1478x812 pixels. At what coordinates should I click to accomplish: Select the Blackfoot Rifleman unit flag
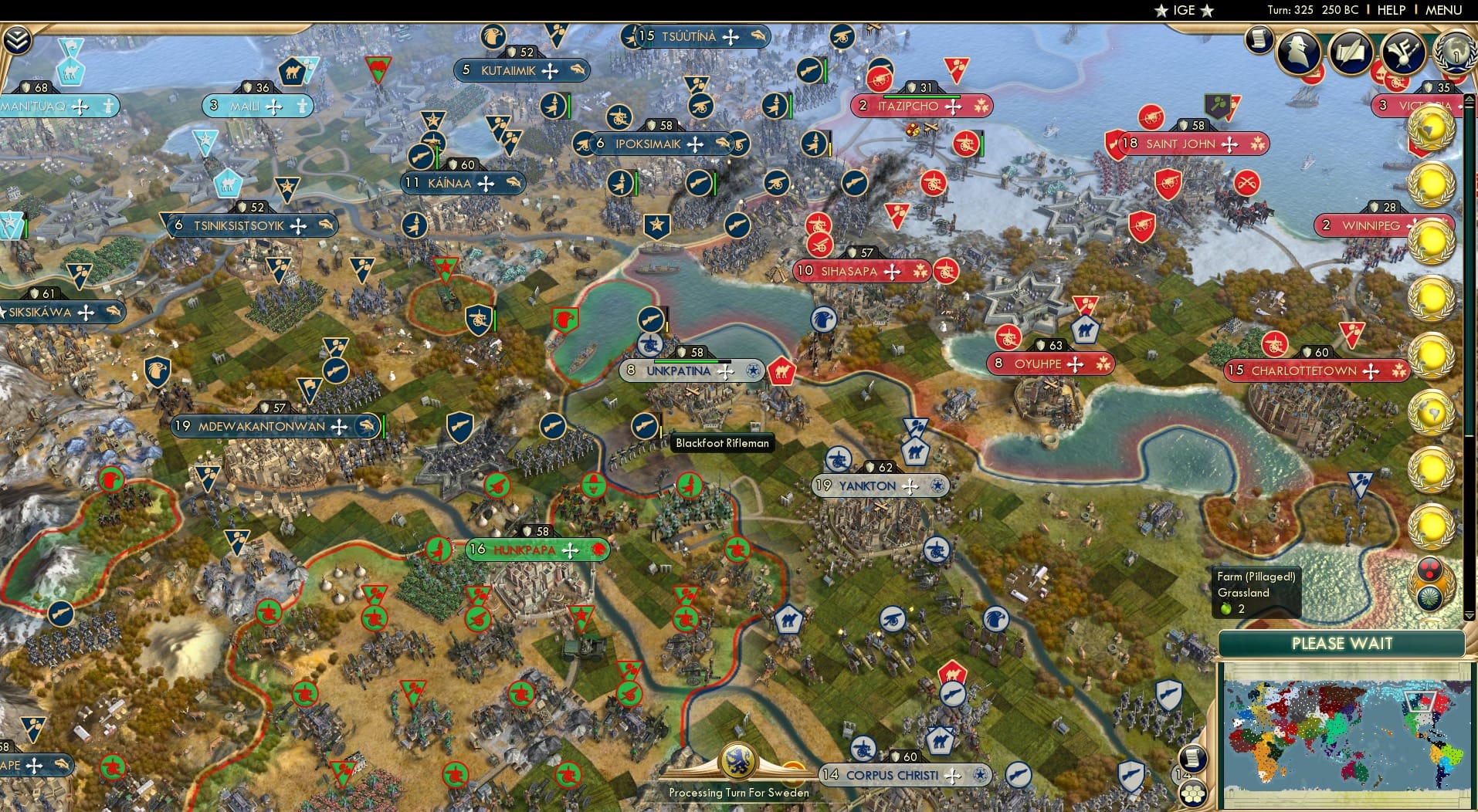point(646,426)
